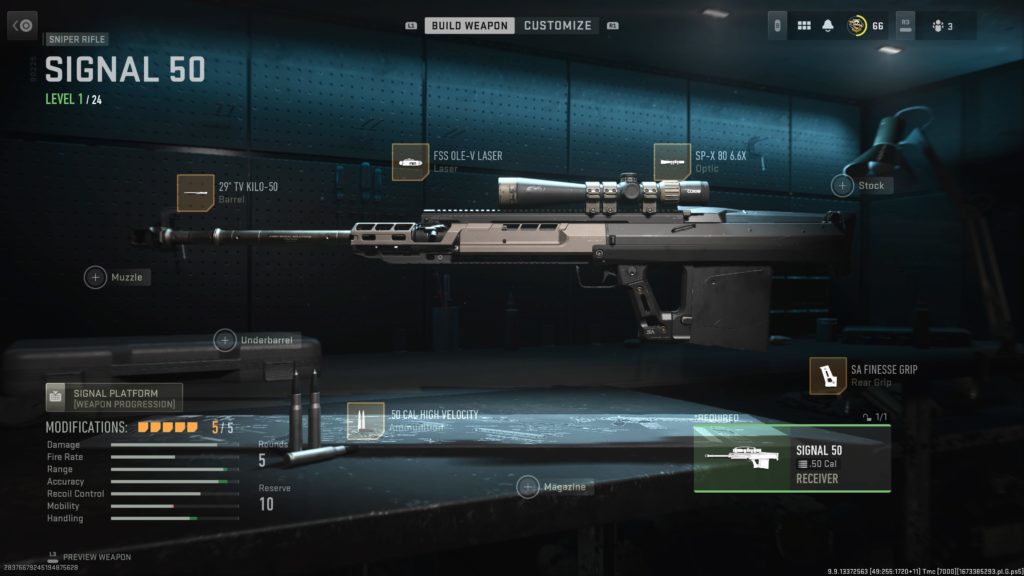
Task: Open the social party icon
Action: [x=941, y=26]
